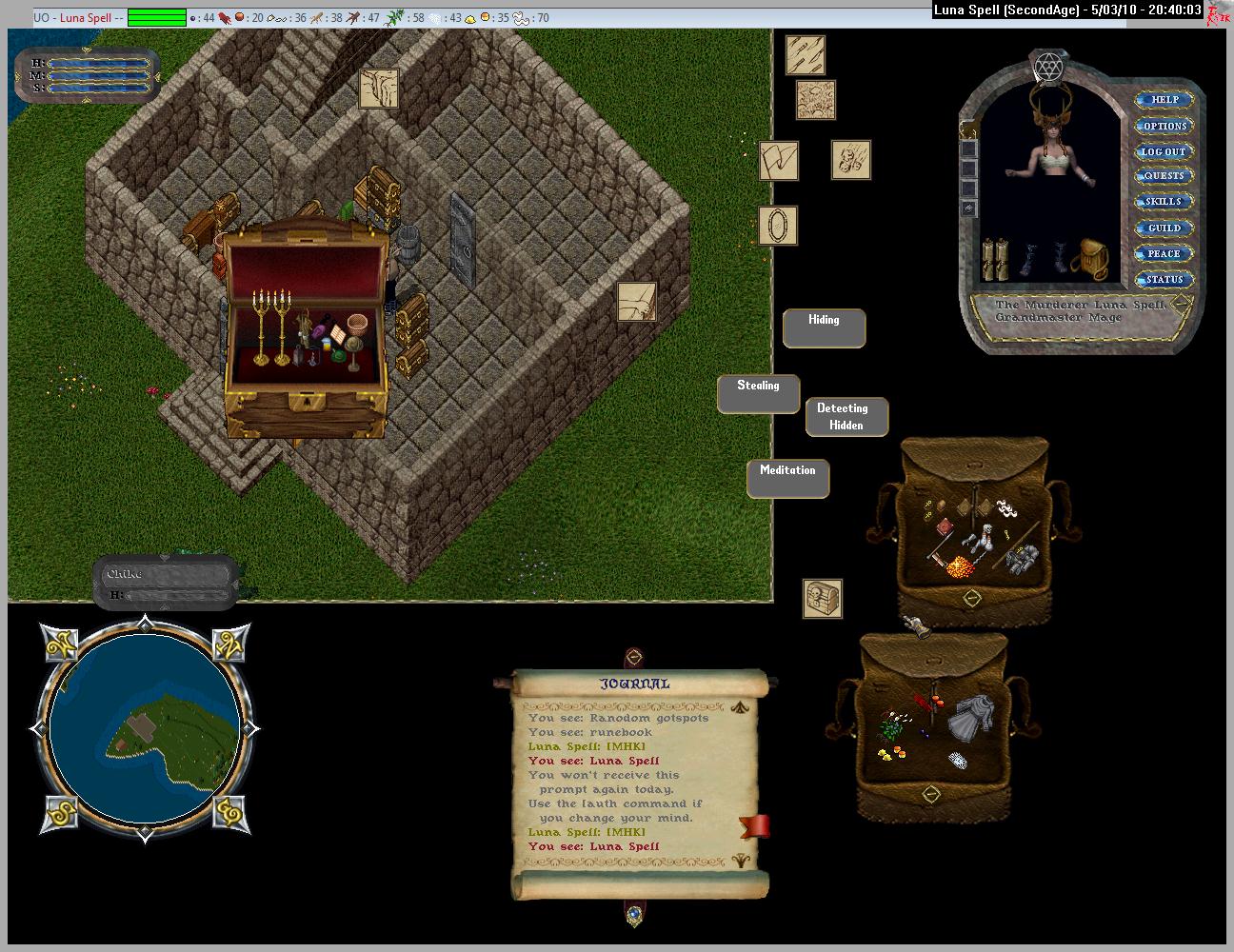Open the Options menu
Screen dimensions: 1234x952
[x=1164, y=126]
